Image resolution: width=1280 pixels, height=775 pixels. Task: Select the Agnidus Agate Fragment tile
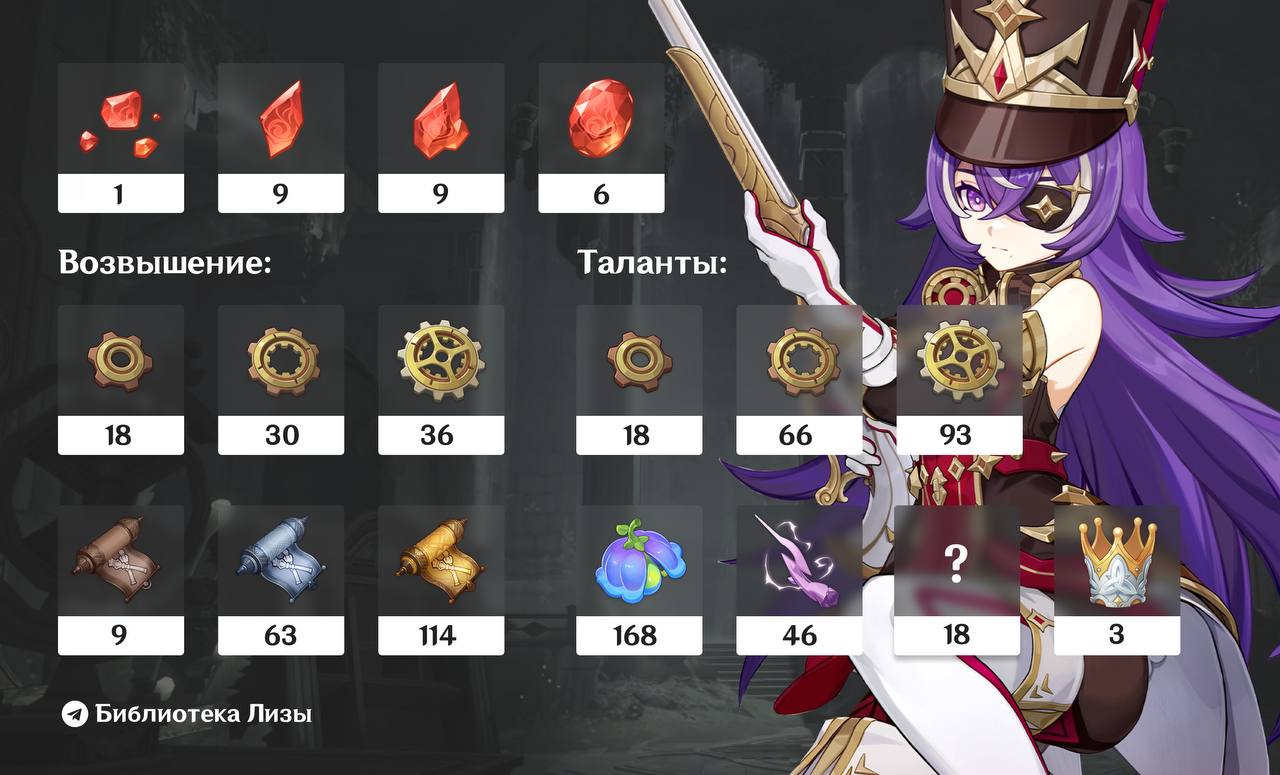click(x=280, y=135)
